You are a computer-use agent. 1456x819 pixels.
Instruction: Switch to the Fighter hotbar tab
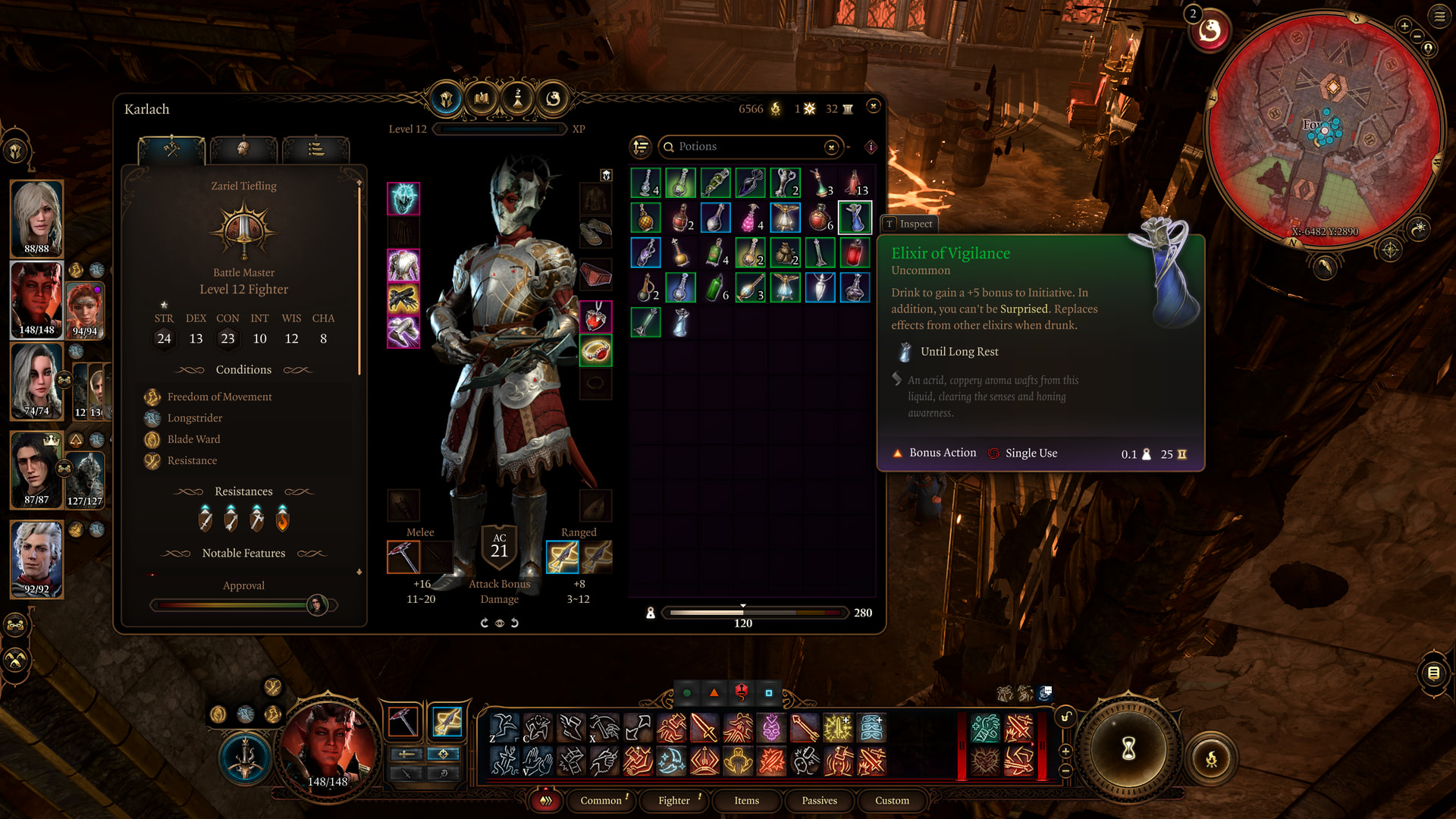pyautogui.click(x=674, y=801)
